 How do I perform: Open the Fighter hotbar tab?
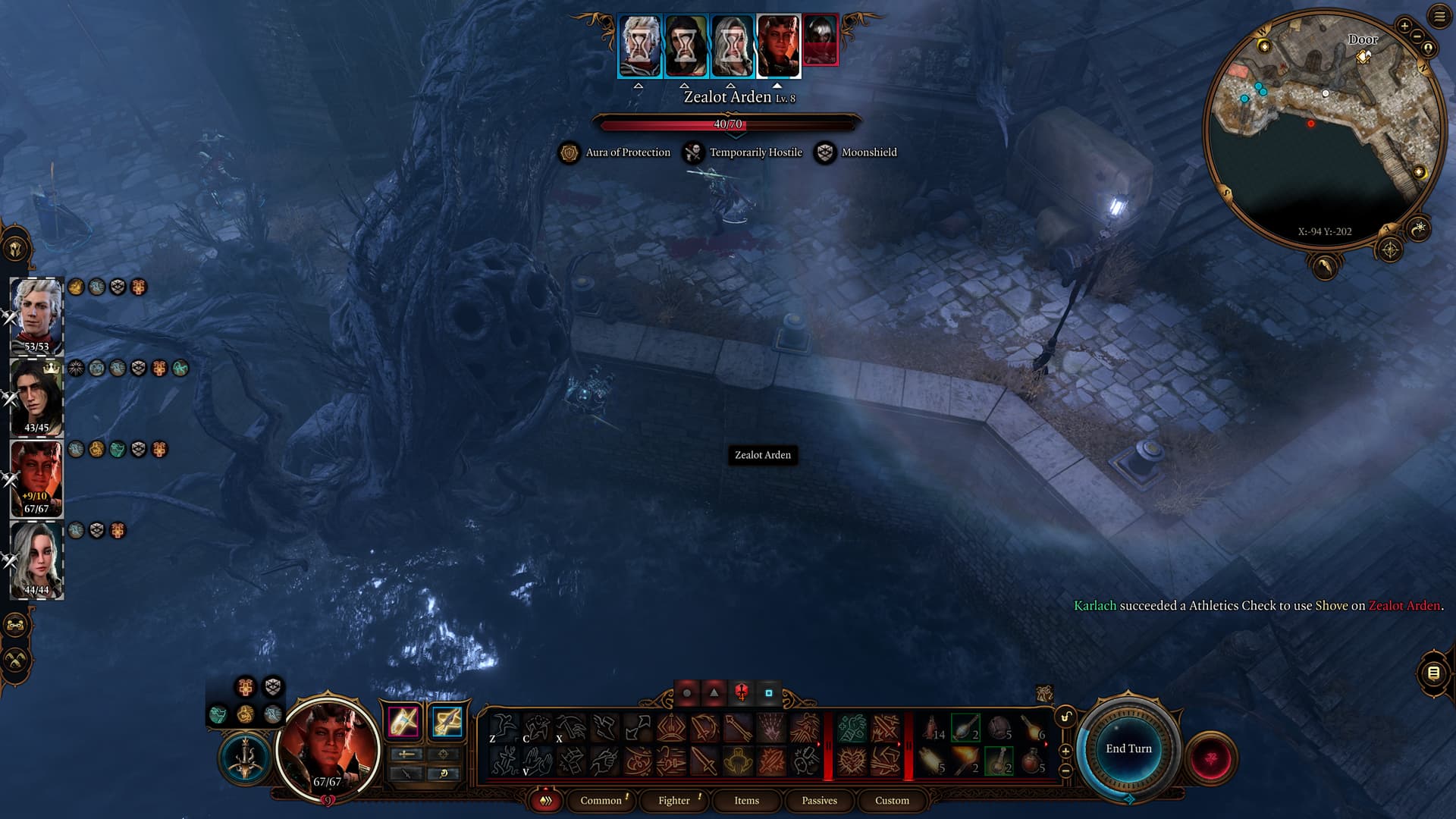(x=673, y=800)
